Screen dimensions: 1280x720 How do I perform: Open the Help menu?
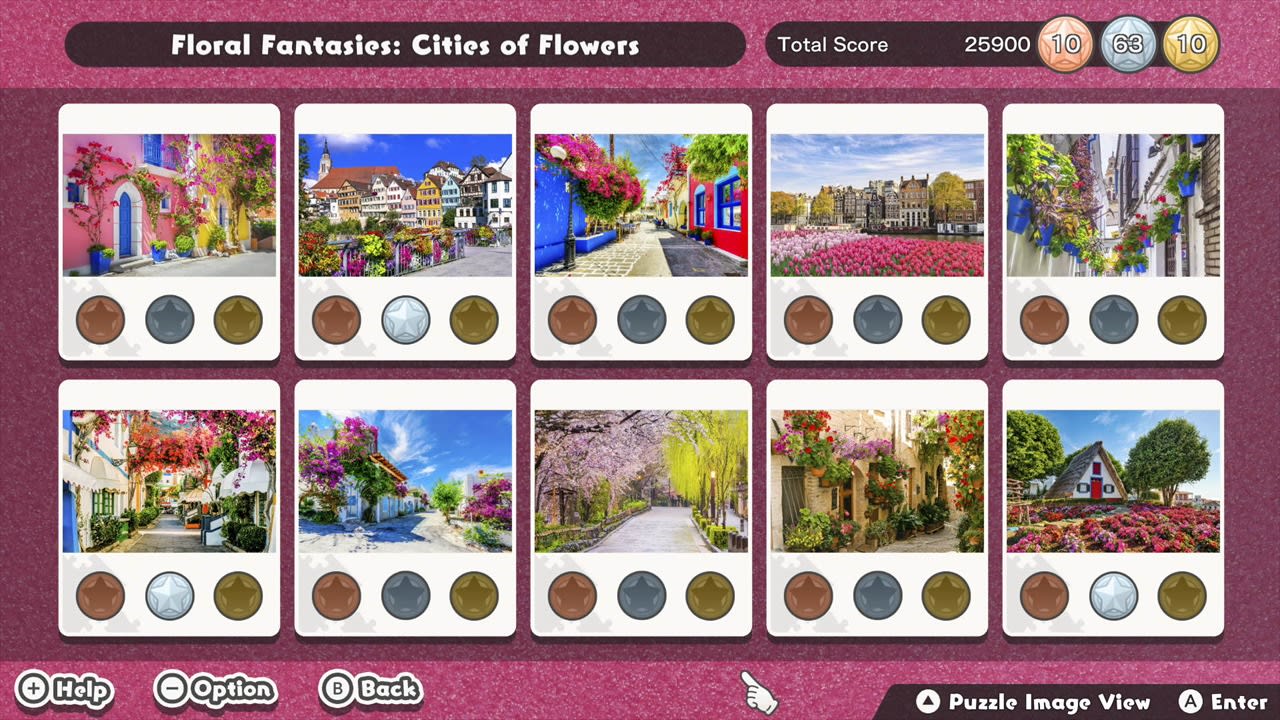[x=65, y=689]
